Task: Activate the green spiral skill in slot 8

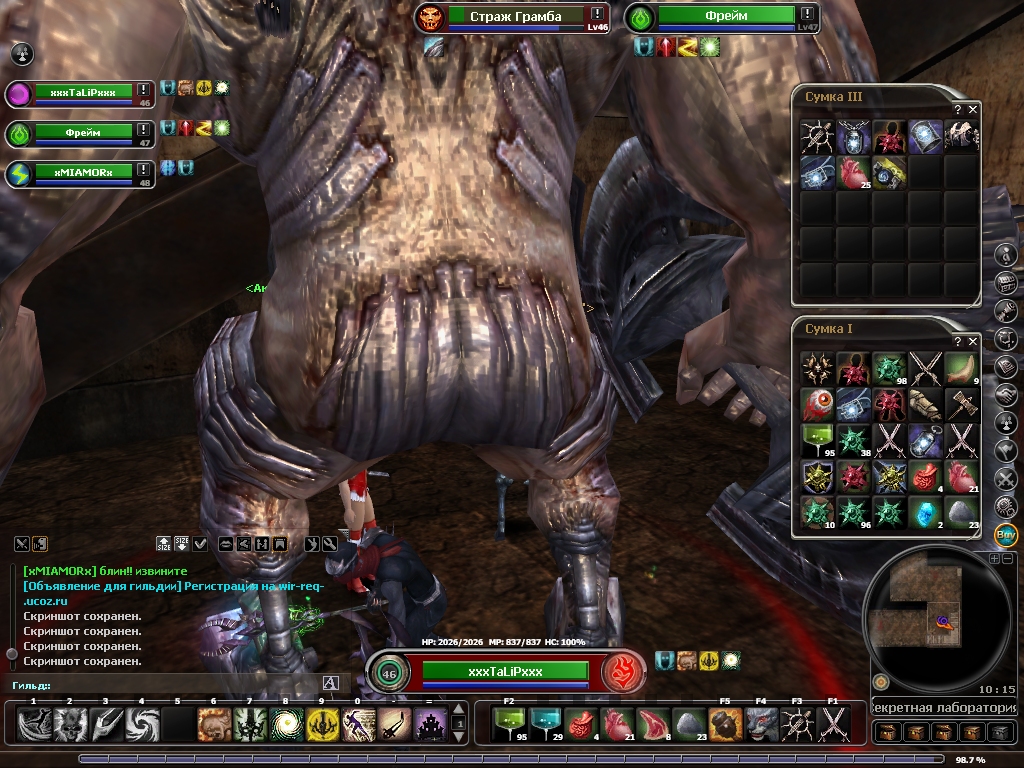Action: click(x=286, y=723)
